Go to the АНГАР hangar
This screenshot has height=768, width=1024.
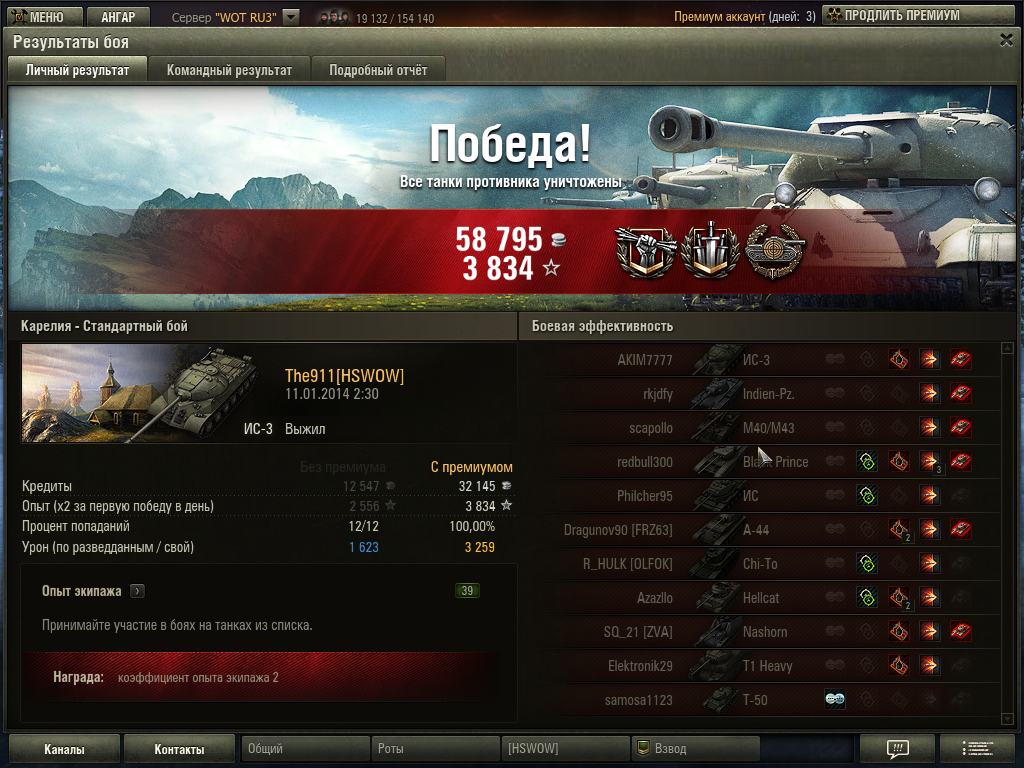tap(117, 16)
